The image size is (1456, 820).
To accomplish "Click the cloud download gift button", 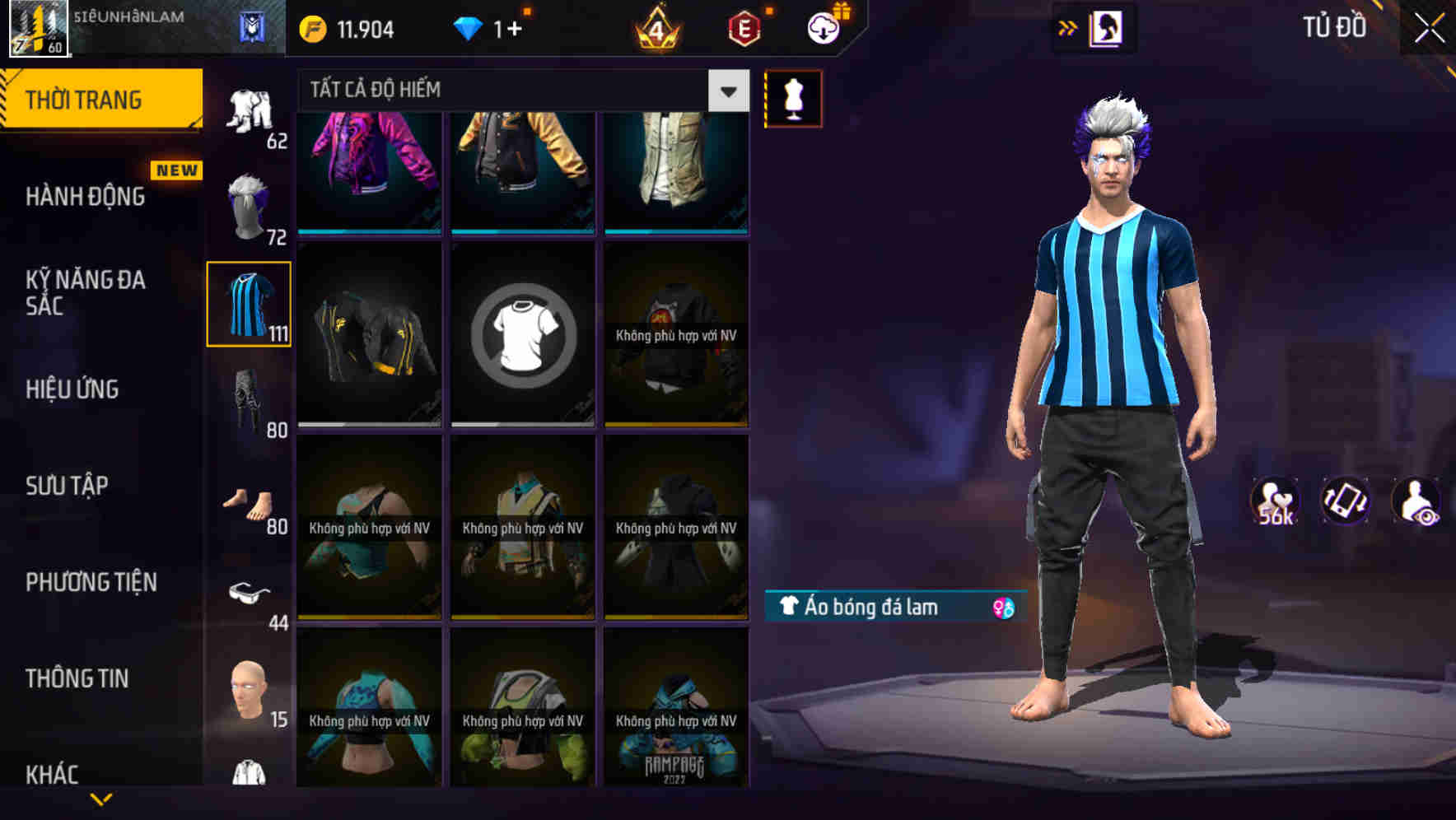I will 822,26.
